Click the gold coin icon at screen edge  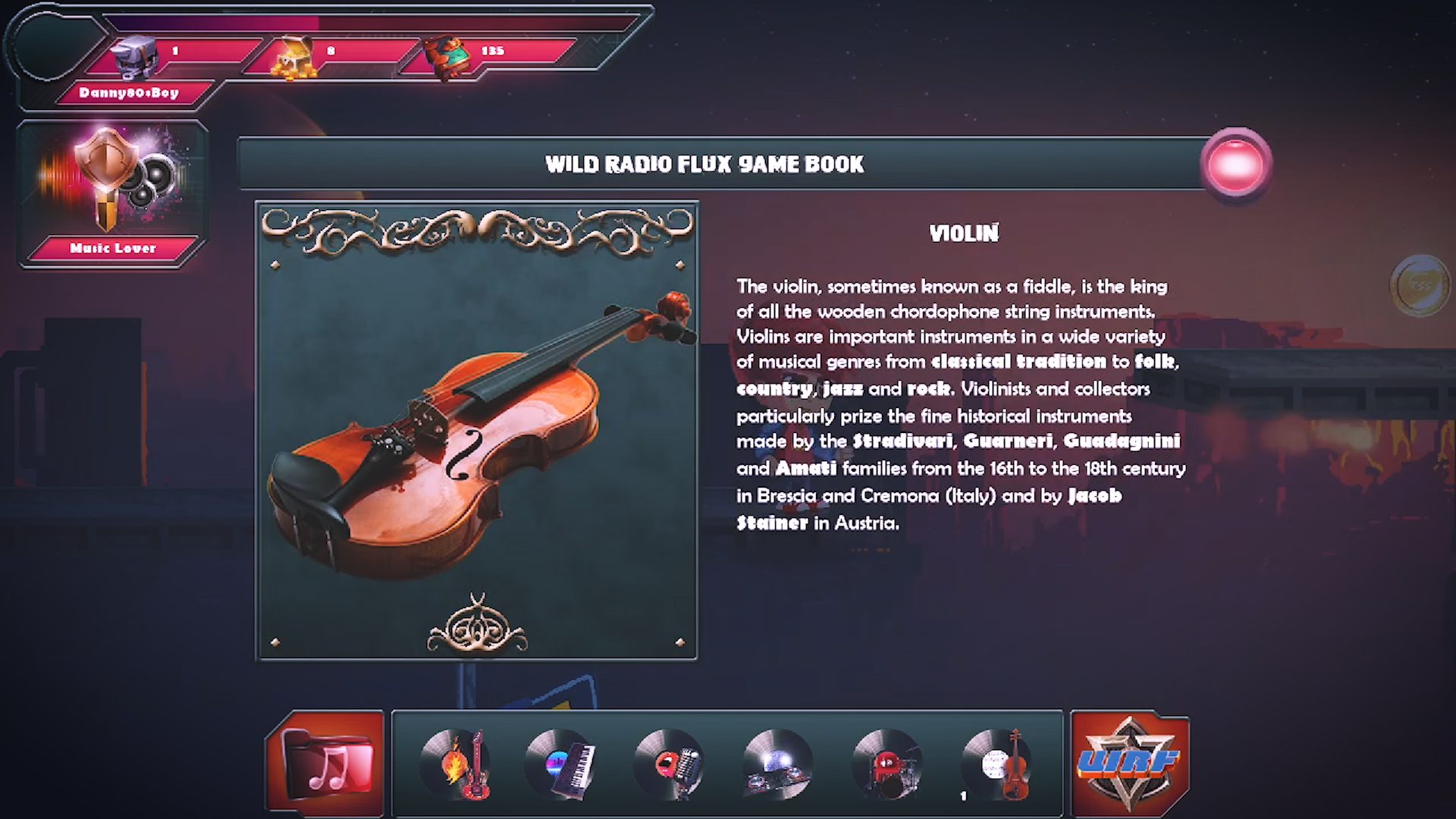1420,285
